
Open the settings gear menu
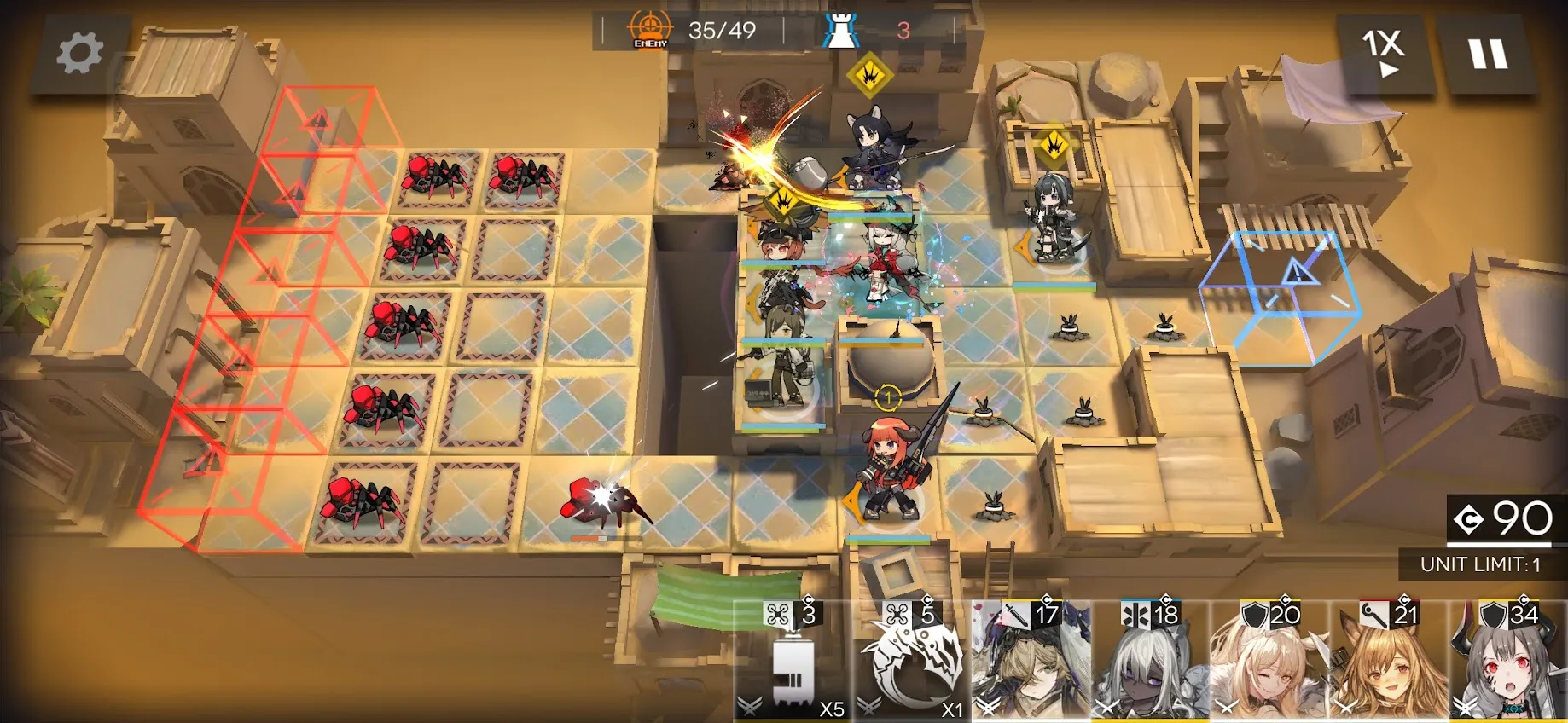pyautogui.click(x=79, y=54)
